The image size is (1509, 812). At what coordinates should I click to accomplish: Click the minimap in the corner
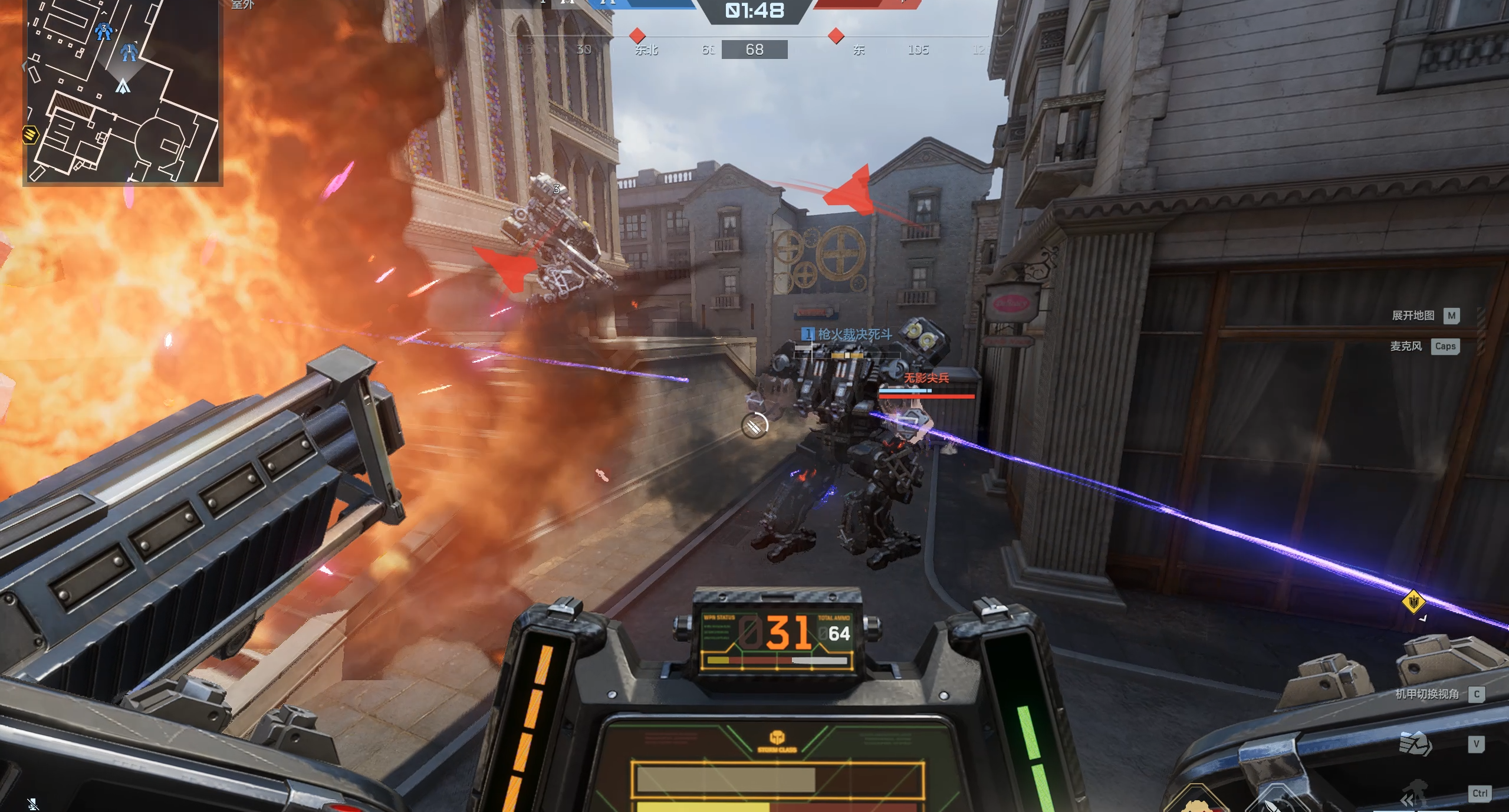point(123,91)
